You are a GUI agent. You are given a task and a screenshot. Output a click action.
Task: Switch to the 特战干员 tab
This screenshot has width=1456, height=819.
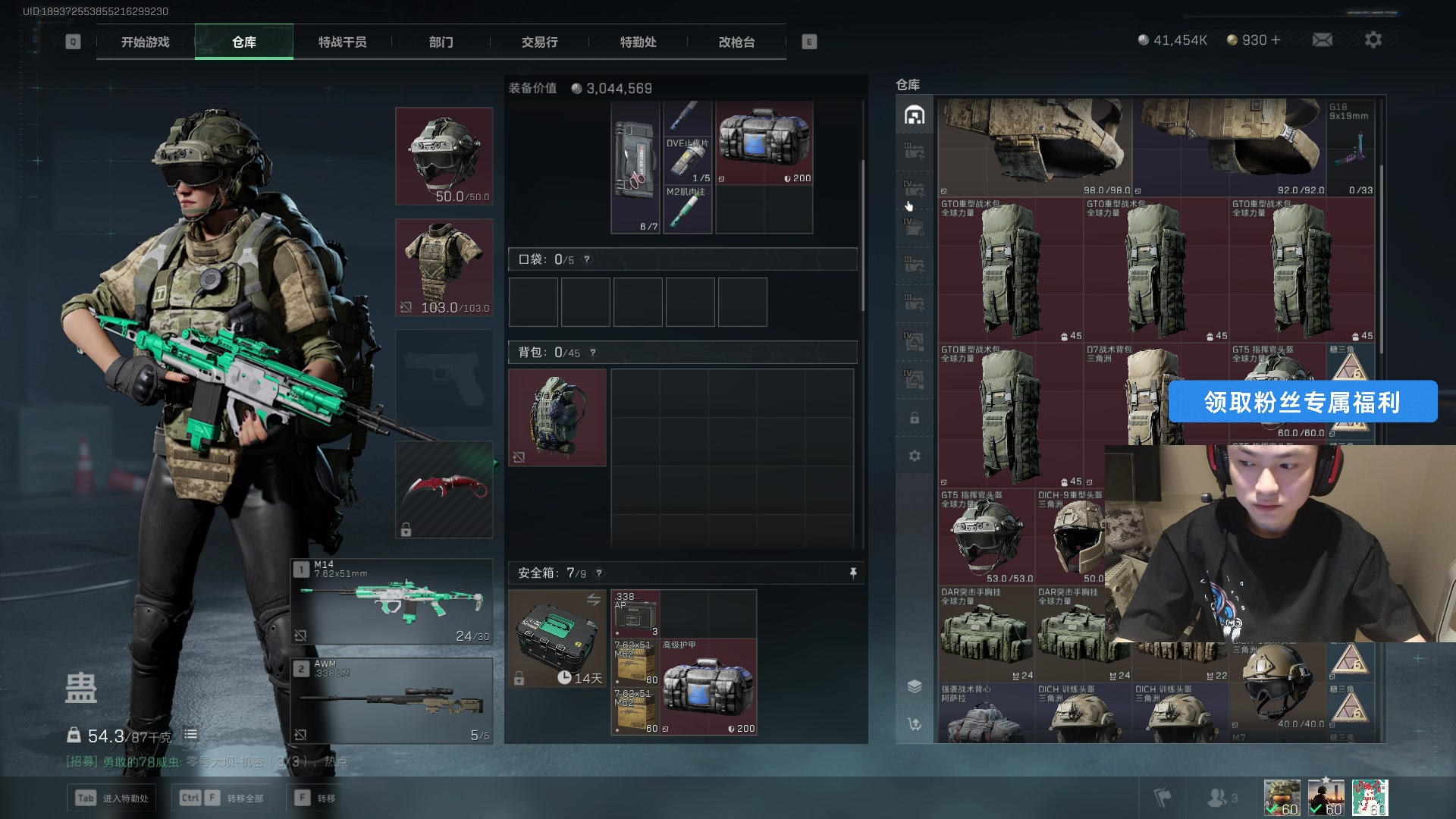click(342, 42)
